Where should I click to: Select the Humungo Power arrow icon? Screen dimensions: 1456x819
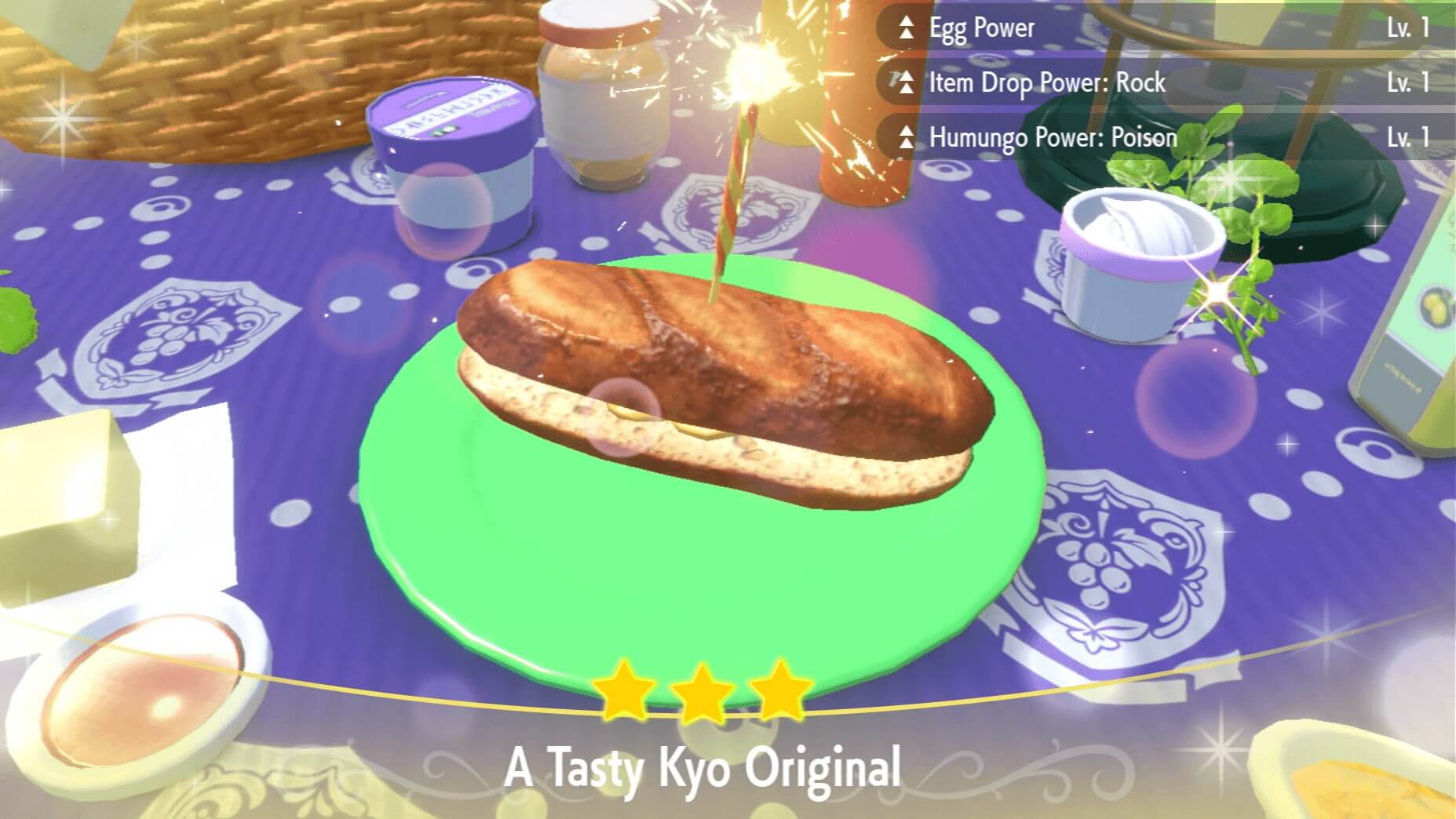[907, 138]
